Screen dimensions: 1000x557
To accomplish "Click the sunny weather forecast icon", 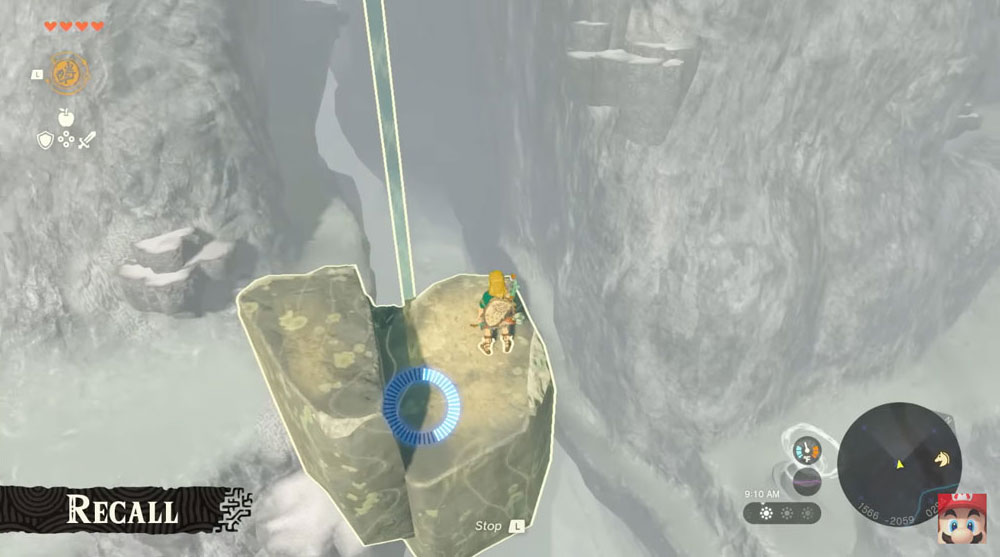I will tap(765, 513).
